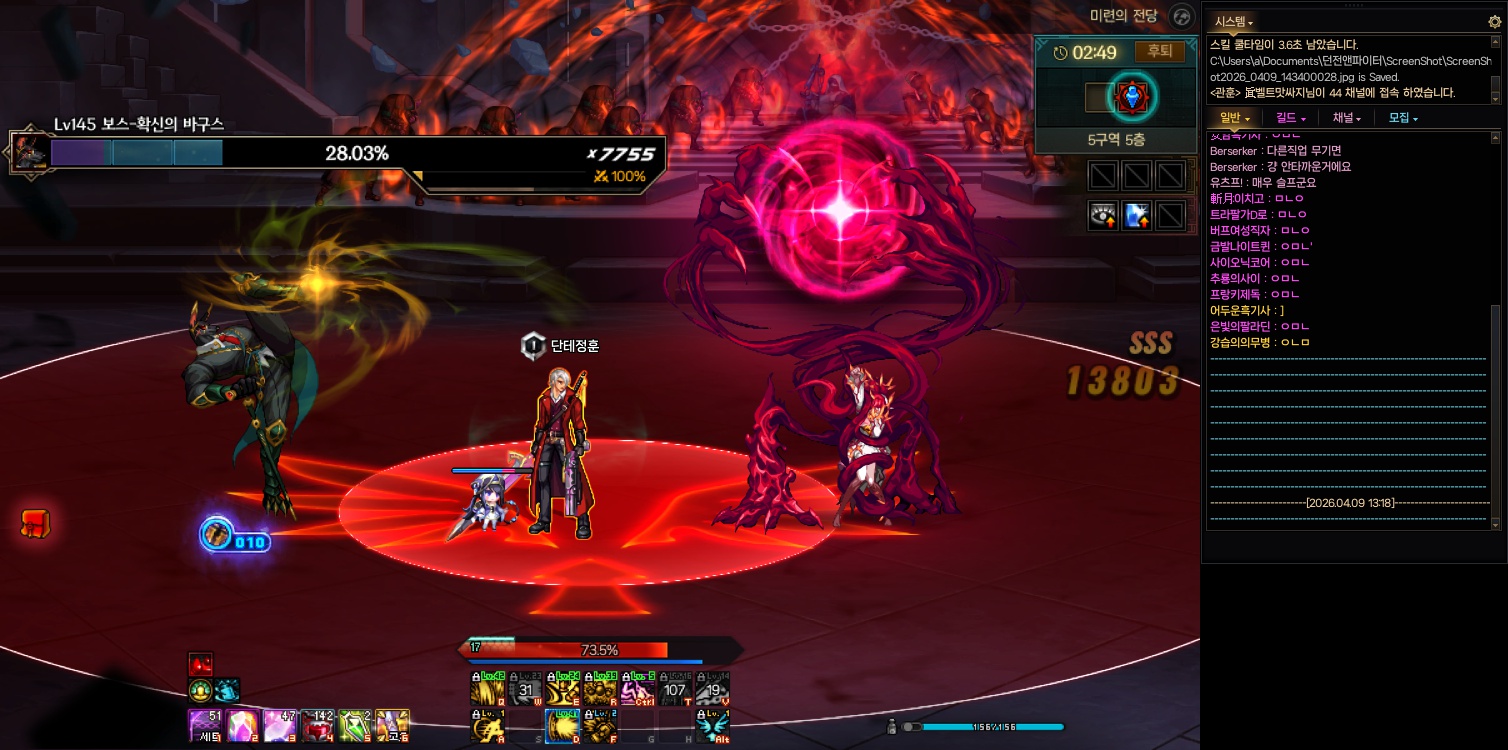The width and height of the screenshot is (1508, 750).
Task: Use the green crystal item in slot 5
Action: pos(355,725)
